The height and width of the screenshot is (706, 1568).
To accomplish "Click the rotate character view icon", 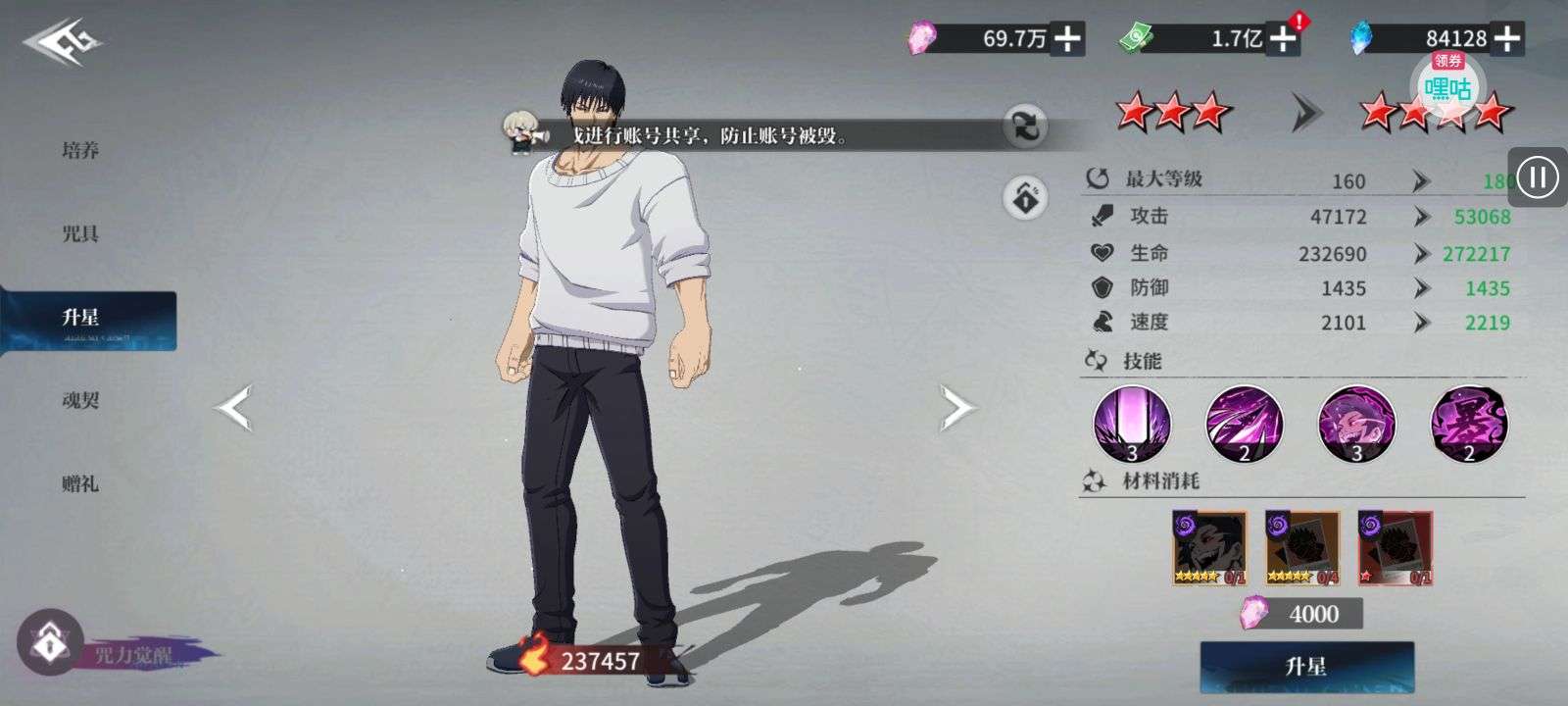I will (1023, 128).
